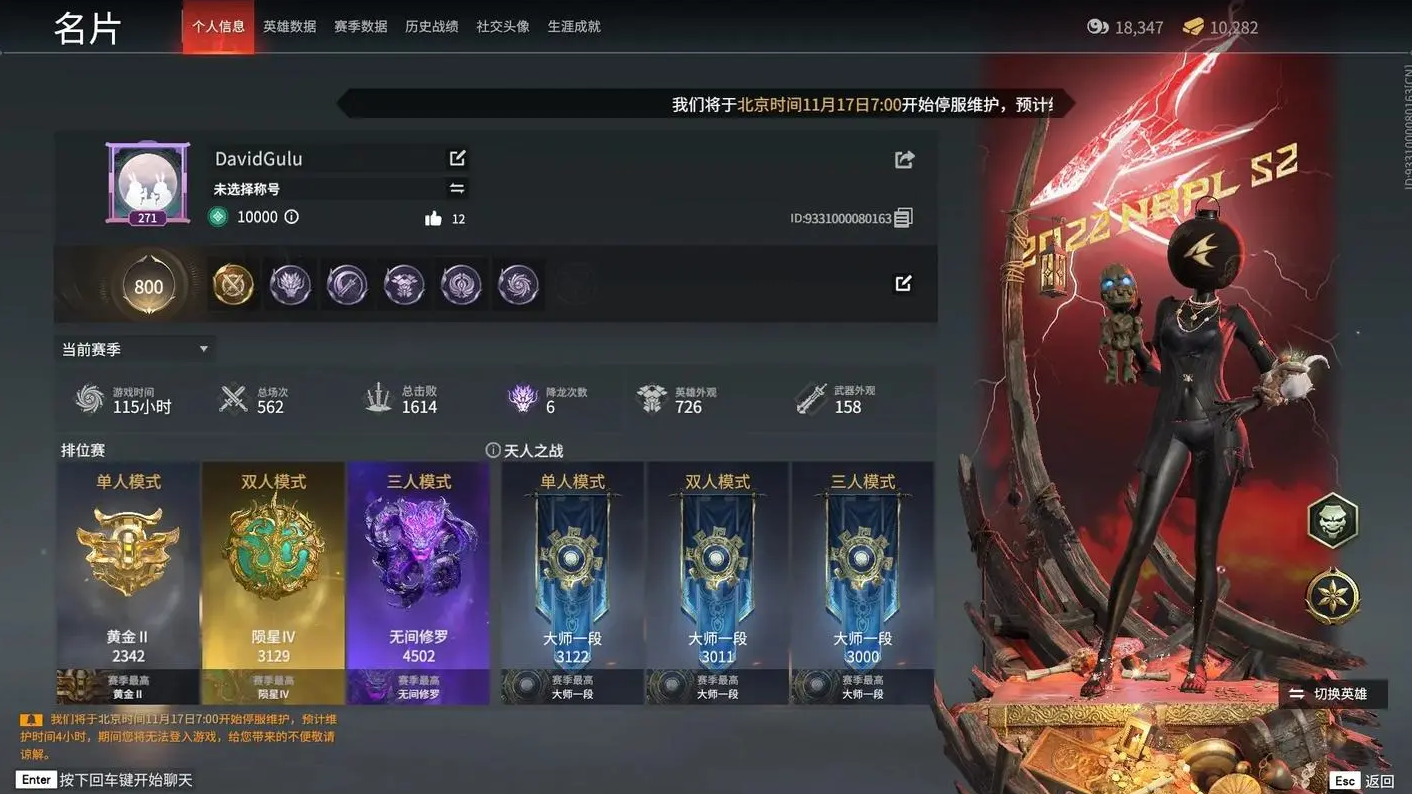Edit the displayed achievement badges
This screenshot has height=794, width=1412.
(903, 284)
